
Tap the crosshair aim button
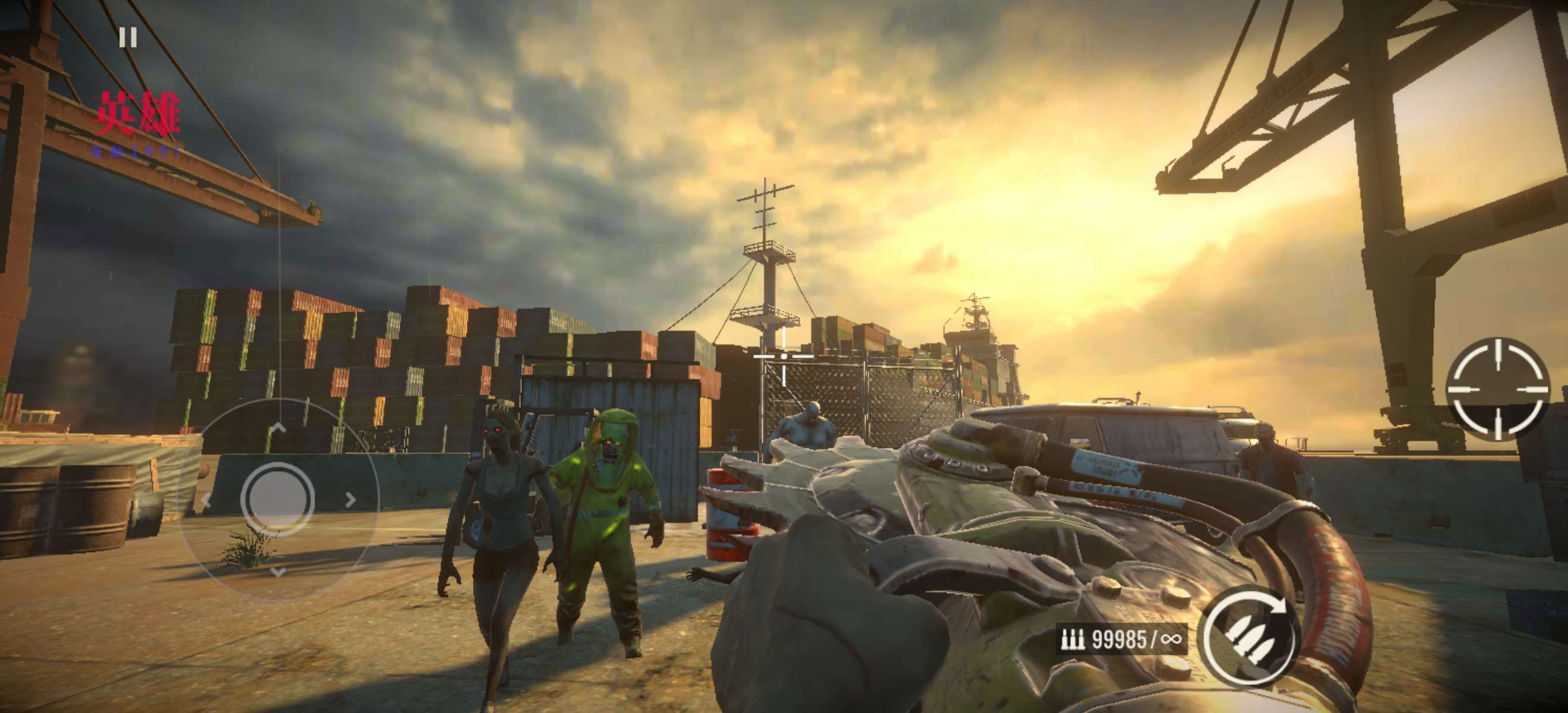[x=1497, y=389]
